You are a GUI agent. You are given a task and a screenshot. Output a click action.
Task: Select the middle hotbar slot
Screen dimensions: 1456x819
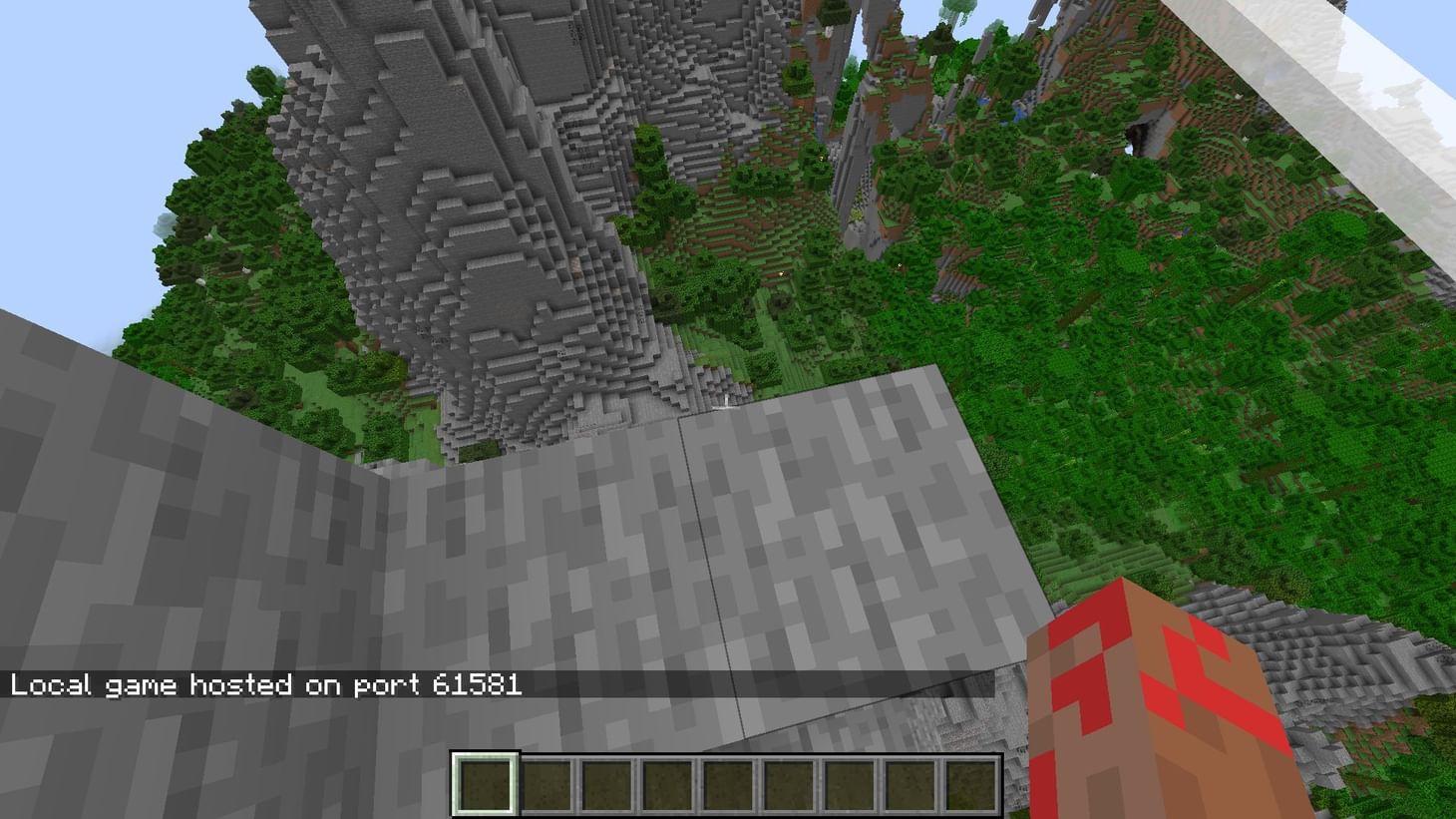(728, 783)
